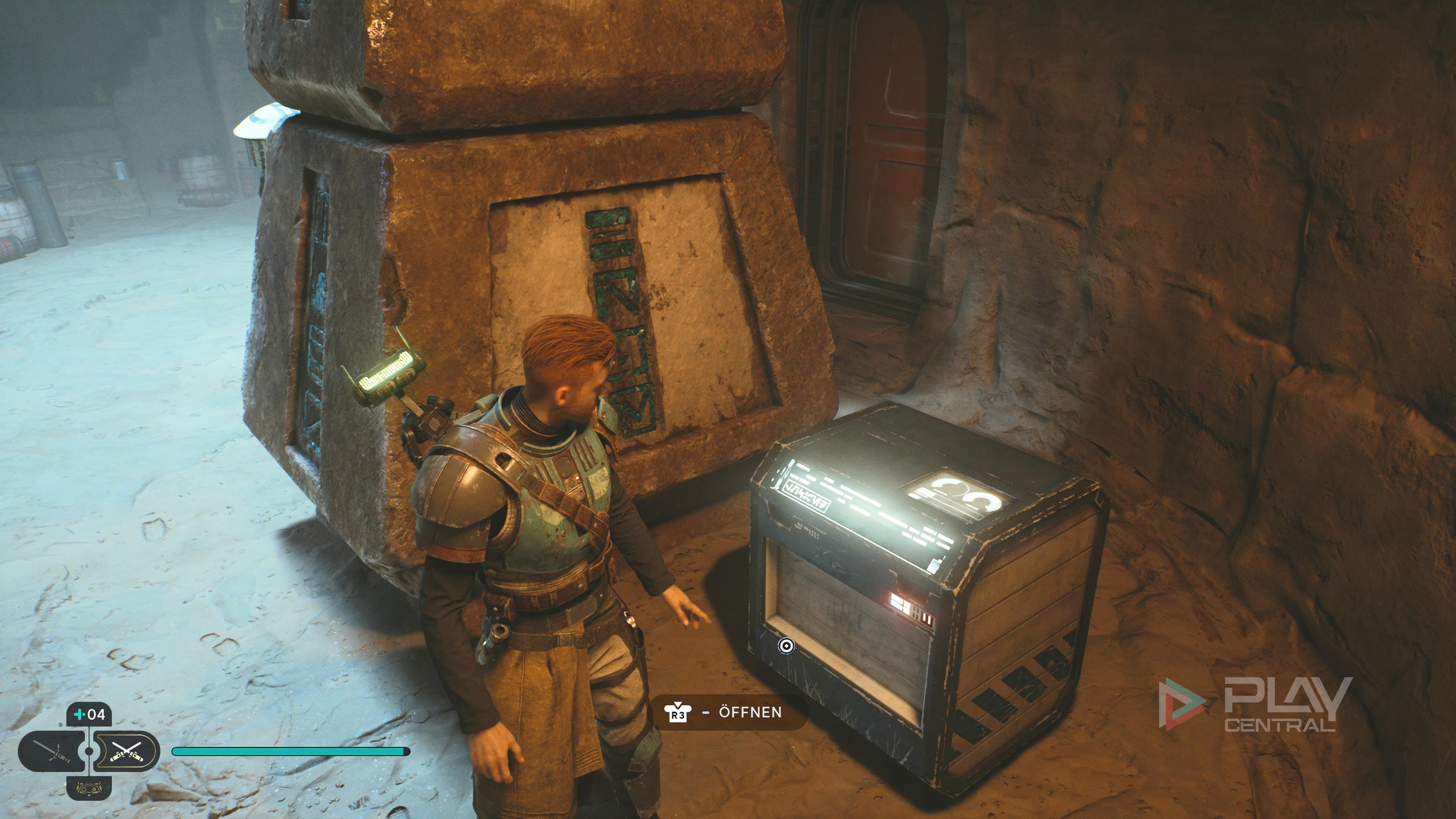
Task: Choose the dual wield lightsaber stance
Action: coord(126,751)
